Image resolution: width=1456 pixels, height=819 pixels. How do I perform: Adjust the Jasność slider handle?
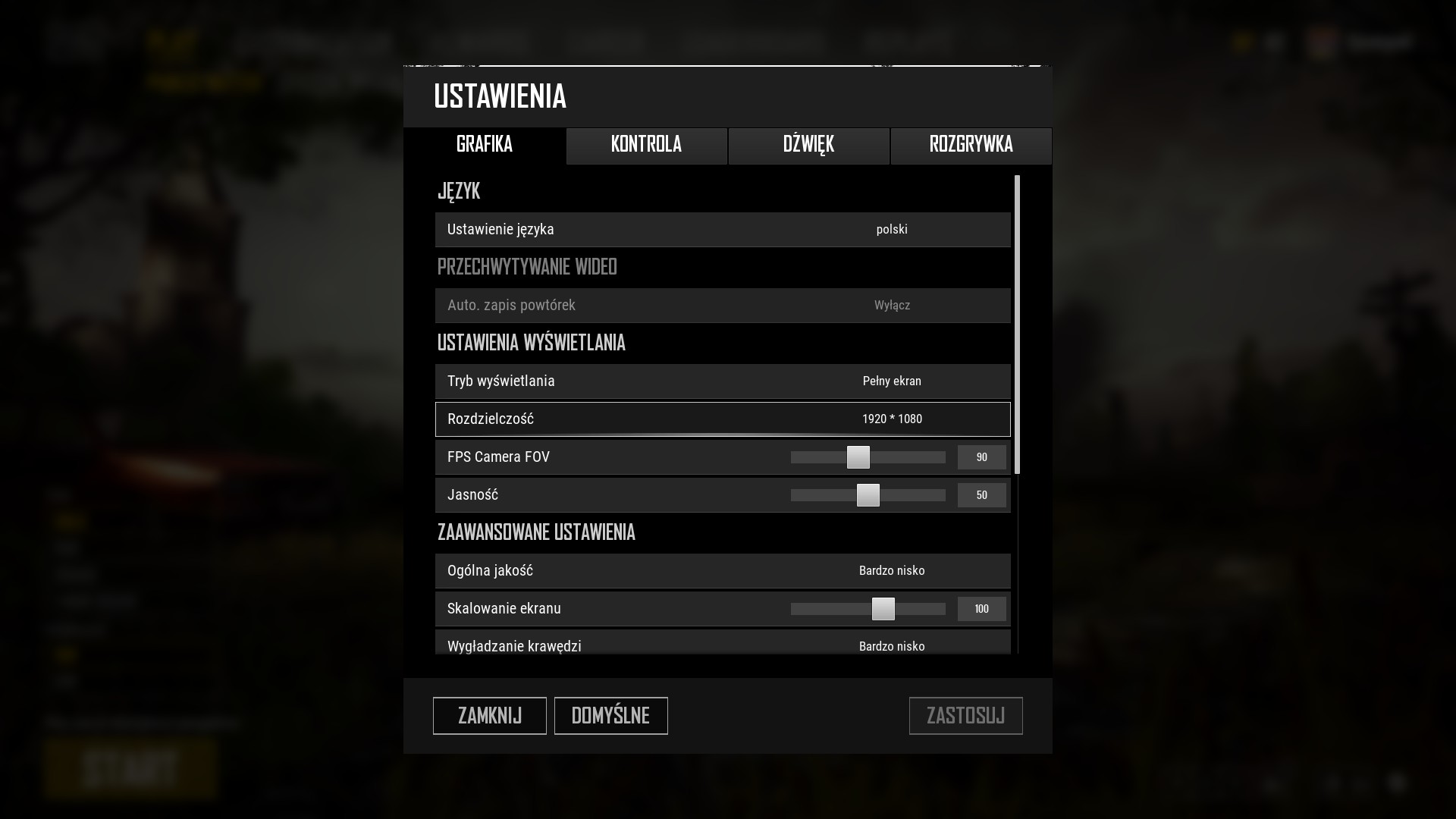tap(868, 495)
